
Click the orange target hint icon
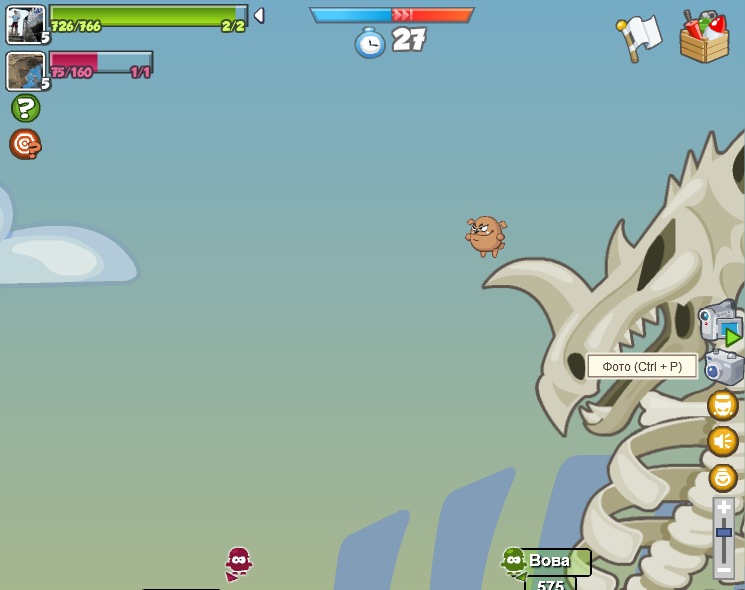[25, 144]
